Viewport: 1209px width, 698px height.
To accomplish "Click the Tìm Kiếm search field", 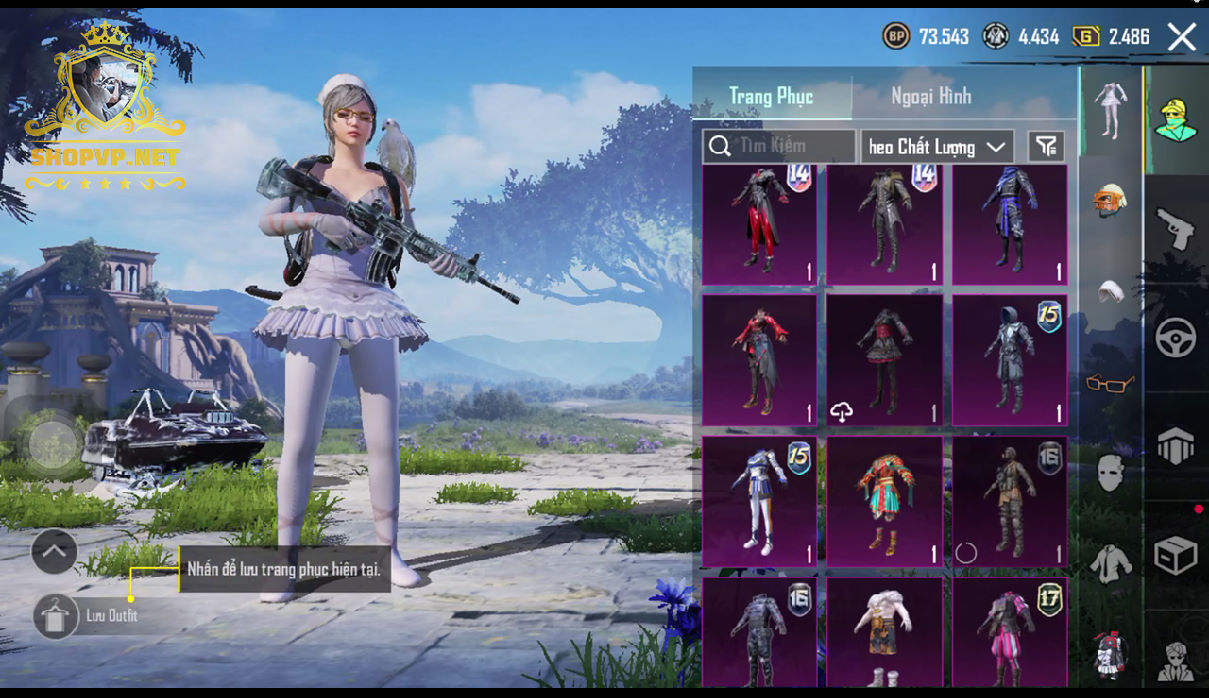I will (x=779, y=146).
